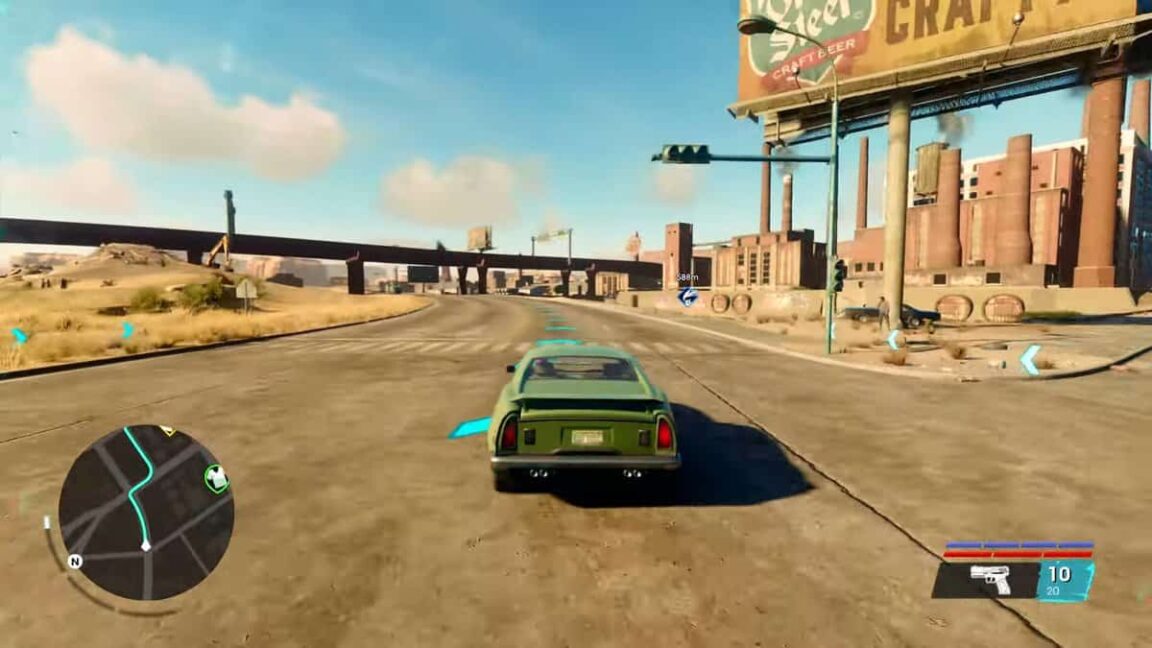This screenshot has height=648, width=1152.
Task: Select the equipped pistol weapon icon
Action: (990, 579)
